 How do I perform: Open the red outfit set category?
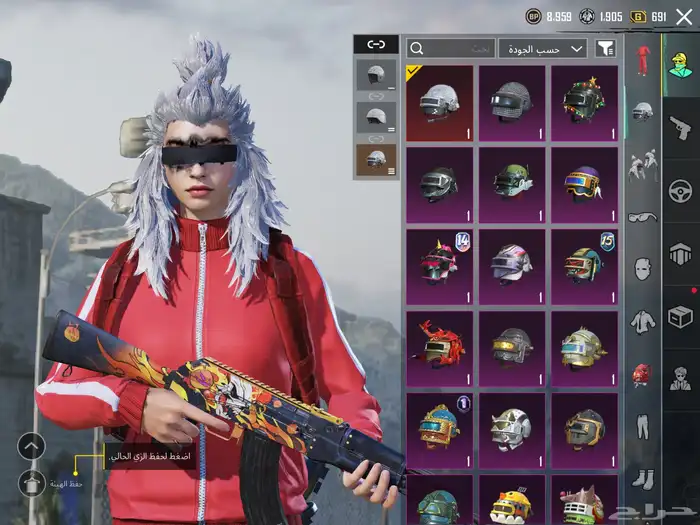643,59
